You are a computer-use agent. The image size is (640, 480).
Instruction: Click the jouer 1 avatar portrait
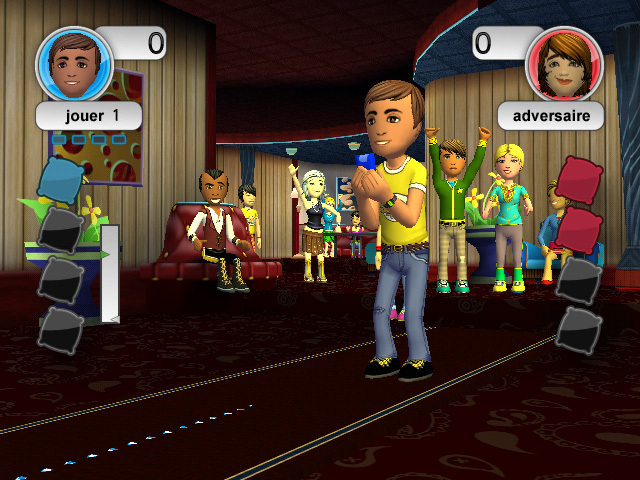(x=74, y=62)
